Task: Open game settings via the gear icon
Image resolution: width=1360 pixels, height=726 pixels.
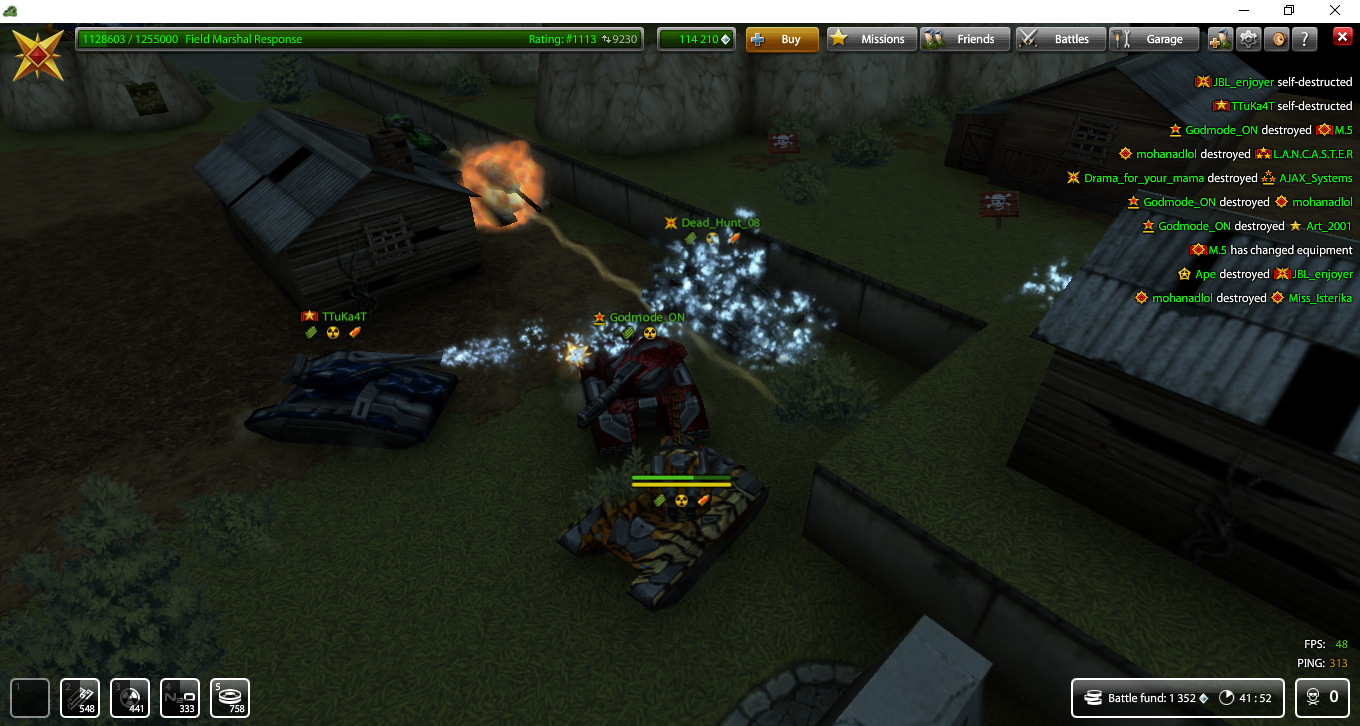Action: [x=1248, y=38]
